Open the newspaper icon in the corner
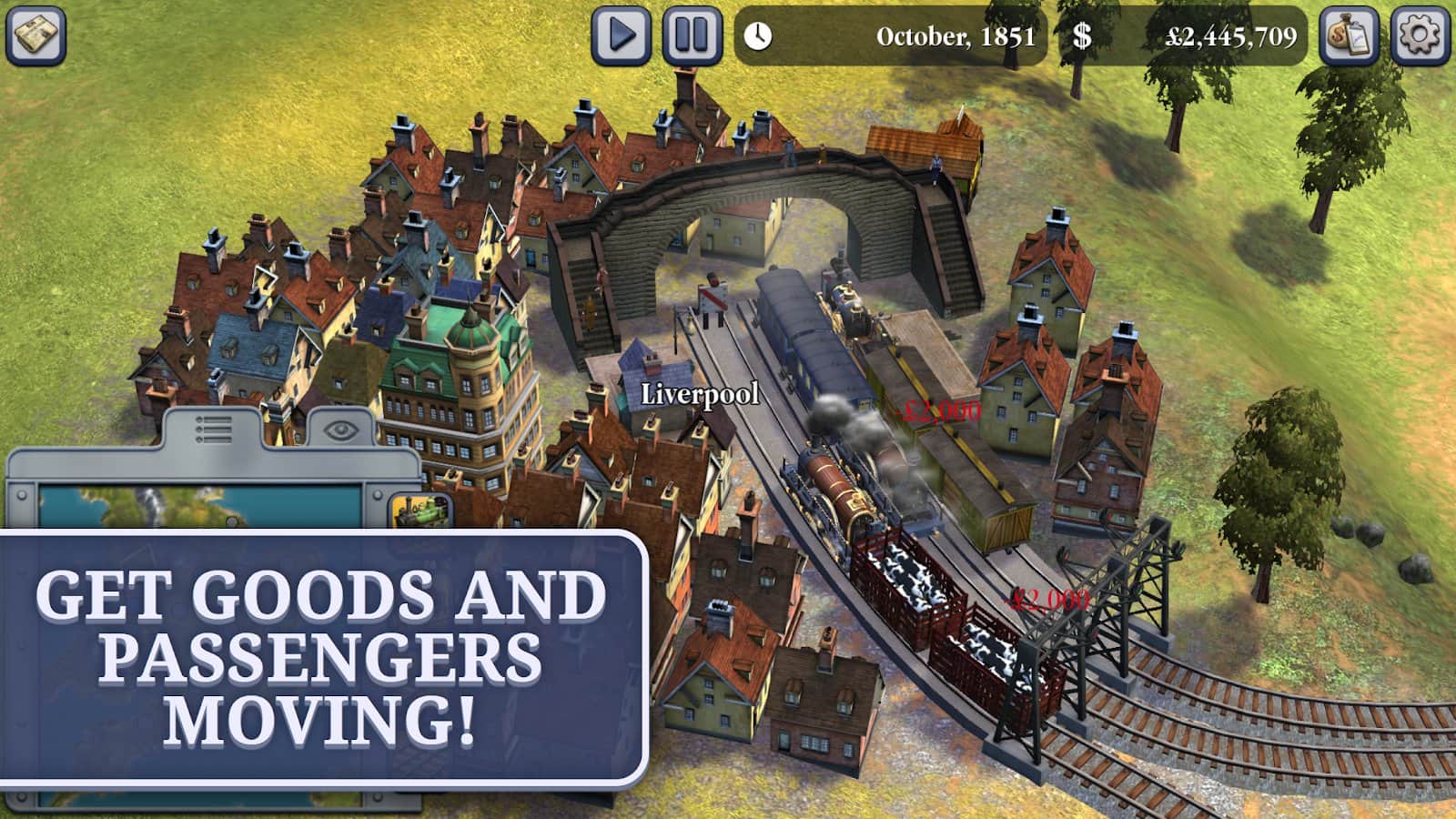The width and height of the screenshot is (1456, 819). (x=36, y=36)
